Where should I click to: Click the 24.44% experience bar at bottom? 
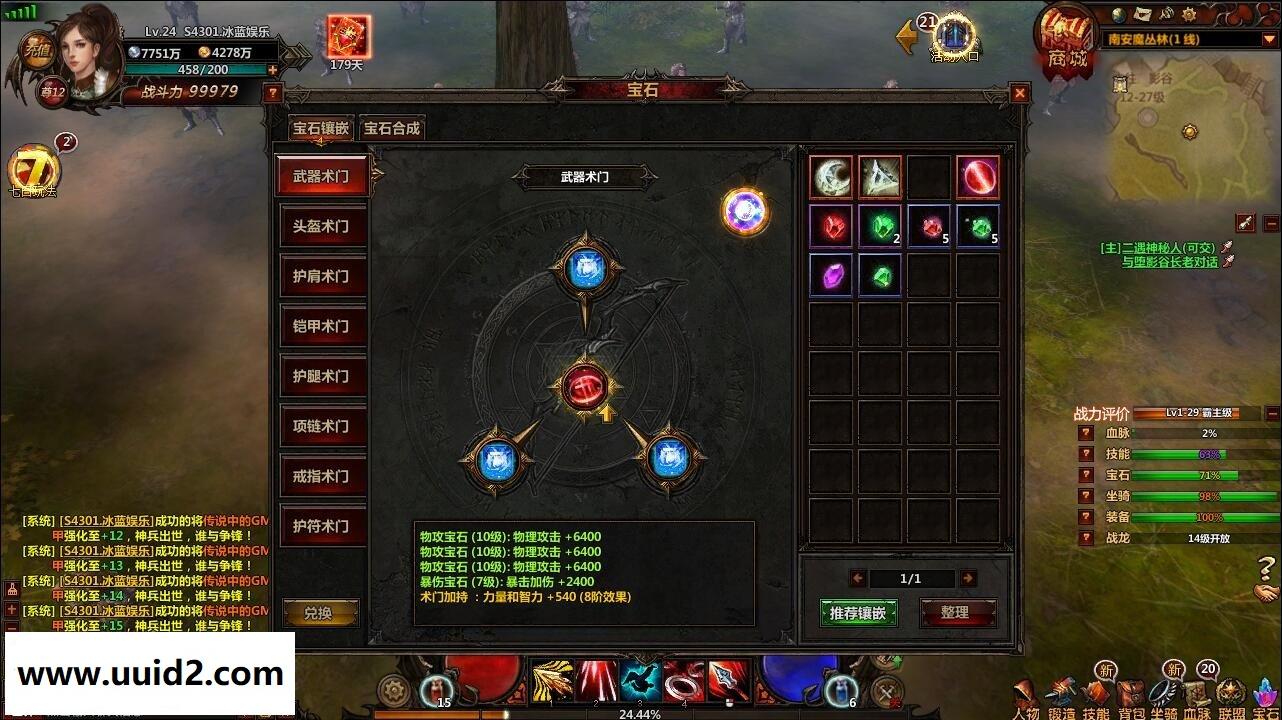[641, 714]
